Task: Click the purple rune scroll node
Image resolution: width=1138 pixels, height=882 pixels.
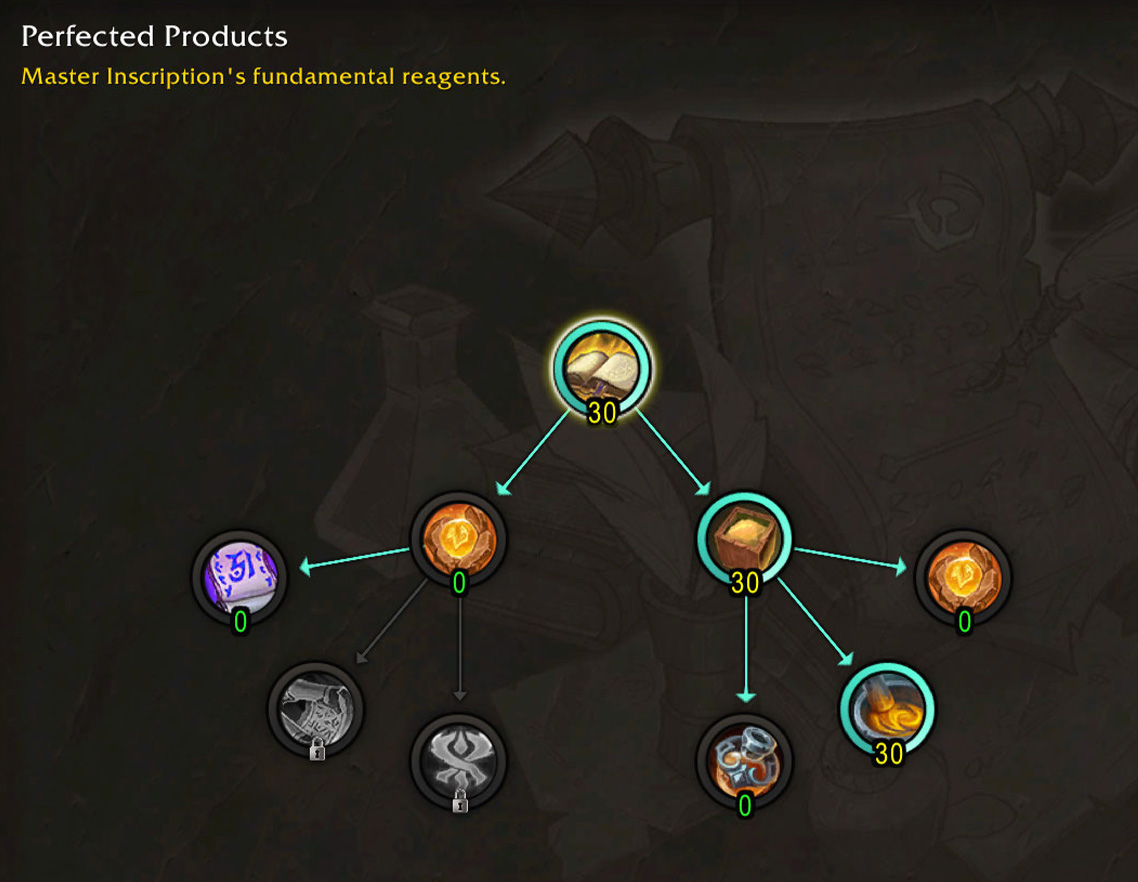Action: point(240,577)
